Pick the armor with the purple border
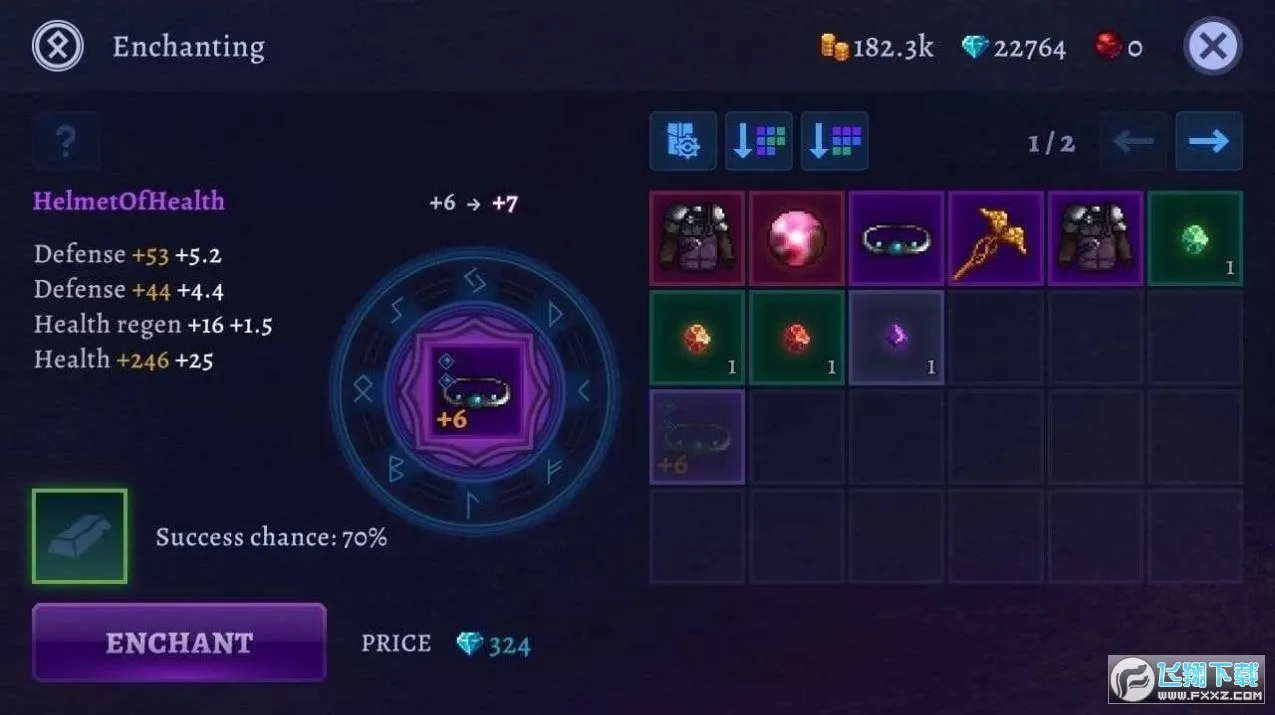The height and width of the screenshot is (715, 1275). pyautogui.click(x=1095, y=239)
